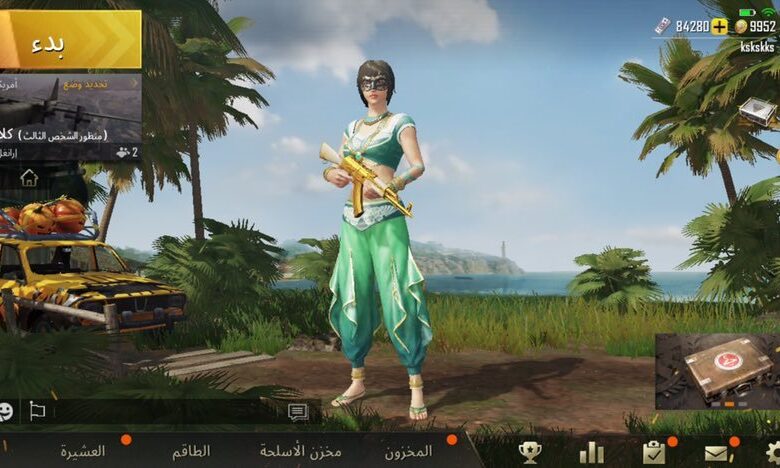
Task: Open the gear settings icon
Action: point(772,452)
